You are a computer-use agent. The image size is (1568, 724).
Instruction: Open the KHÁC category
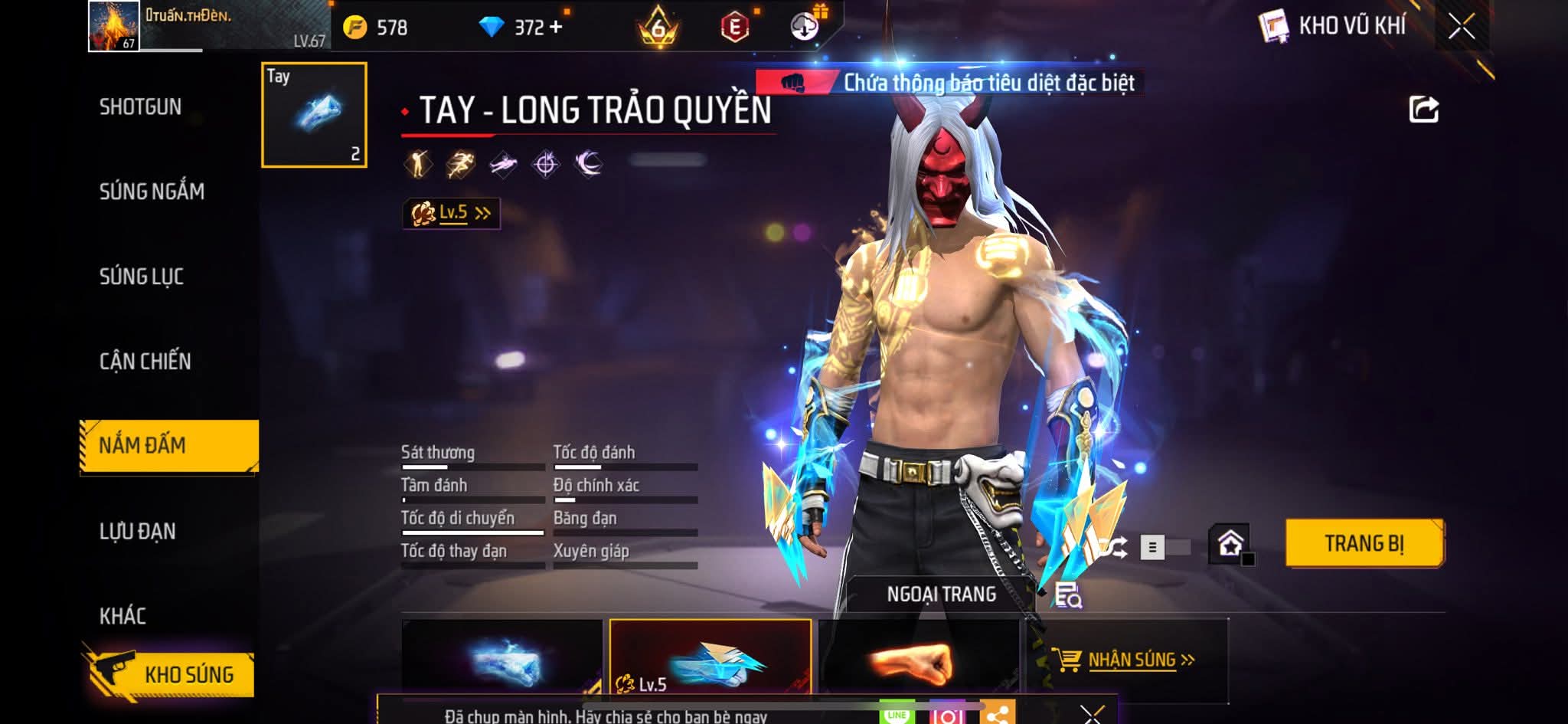point(122,616)
